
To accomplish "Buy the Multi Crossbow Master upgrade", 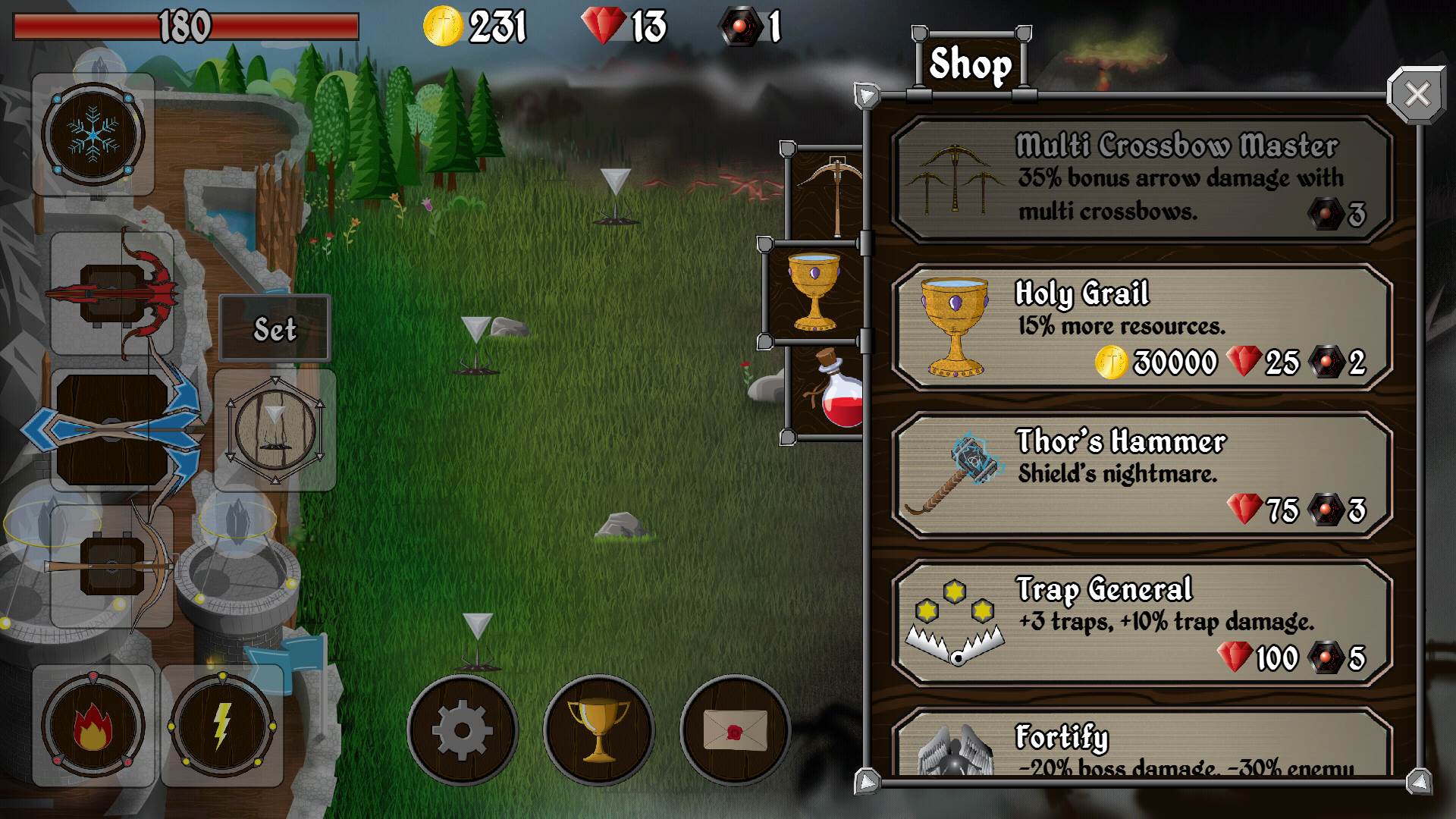I will tap(1141, 180).
